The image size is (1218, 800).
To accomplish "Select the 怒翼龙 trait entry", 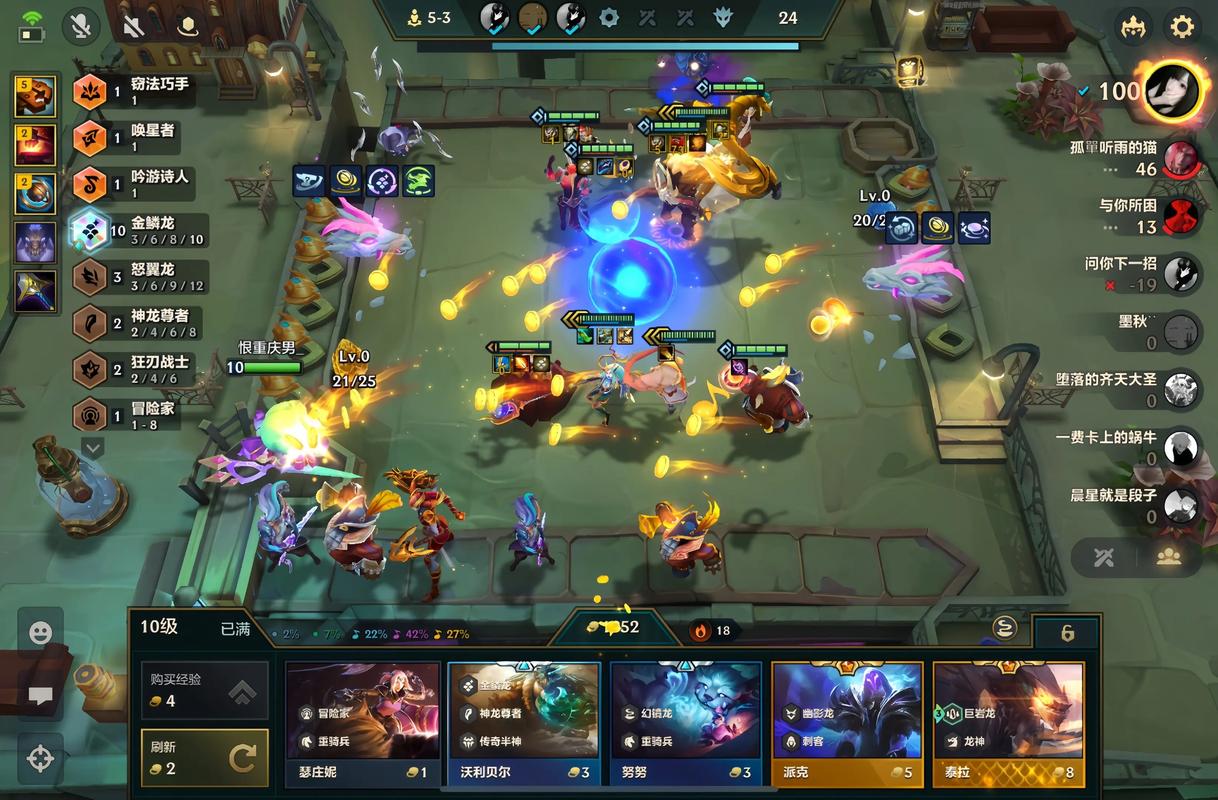I will coord(138,277).
